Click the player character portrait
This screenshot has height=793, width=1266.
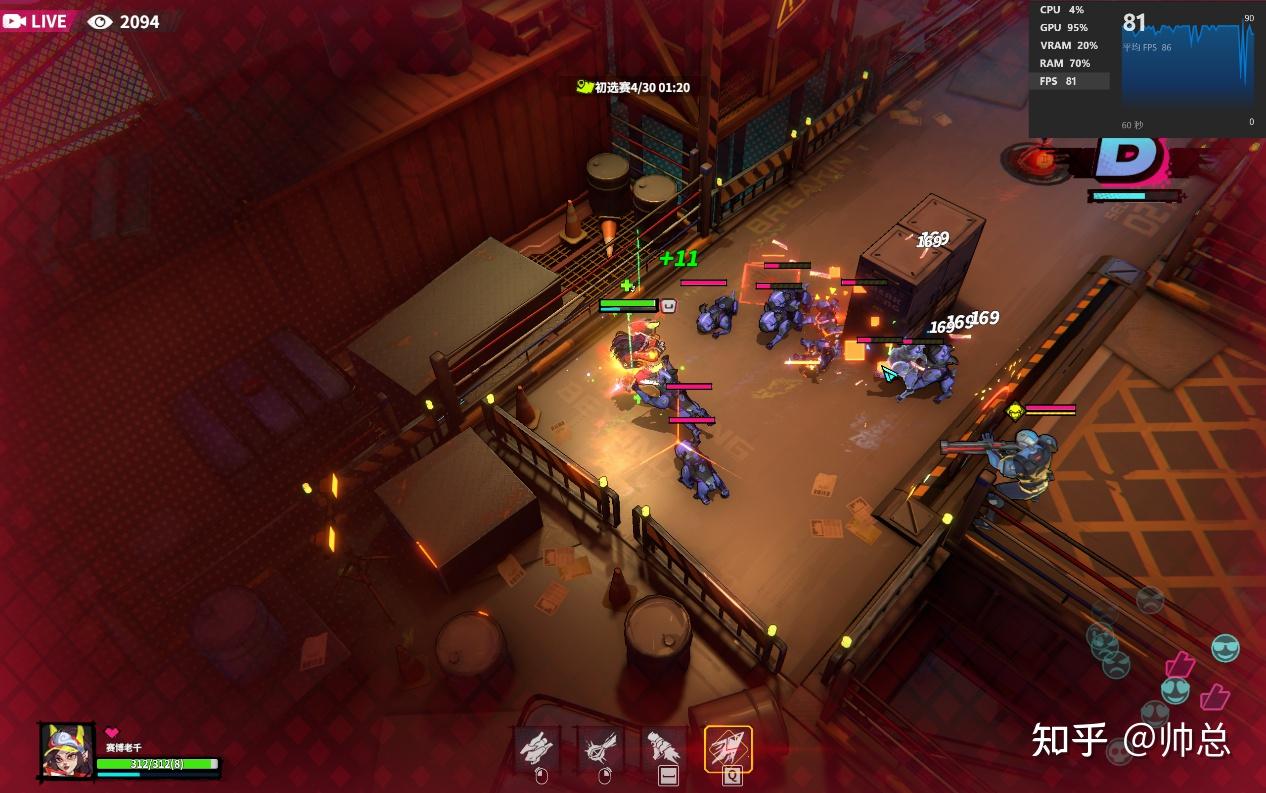point(68,750)
